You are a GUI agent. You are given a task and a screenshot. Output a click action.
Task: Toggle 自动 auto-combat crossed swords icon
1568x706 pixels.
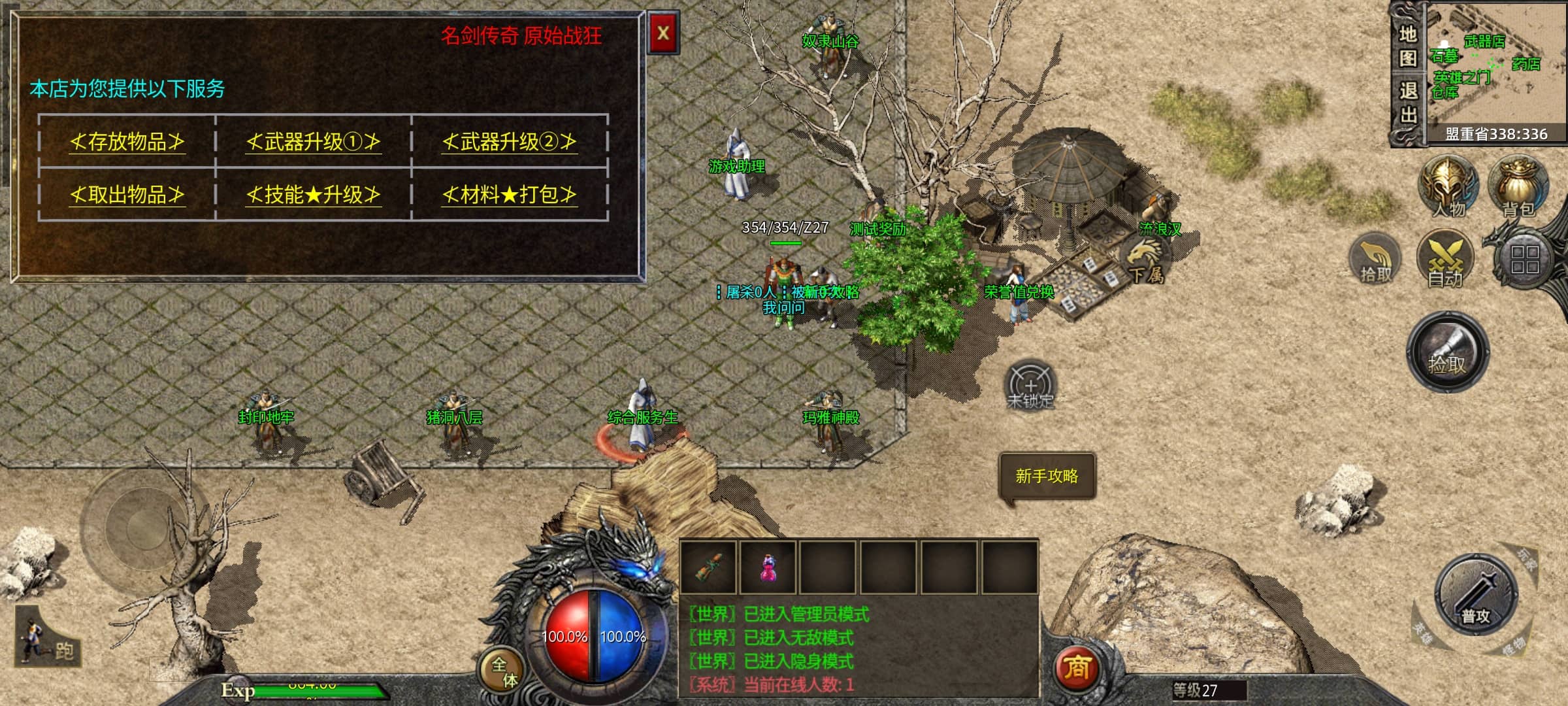1445,258
